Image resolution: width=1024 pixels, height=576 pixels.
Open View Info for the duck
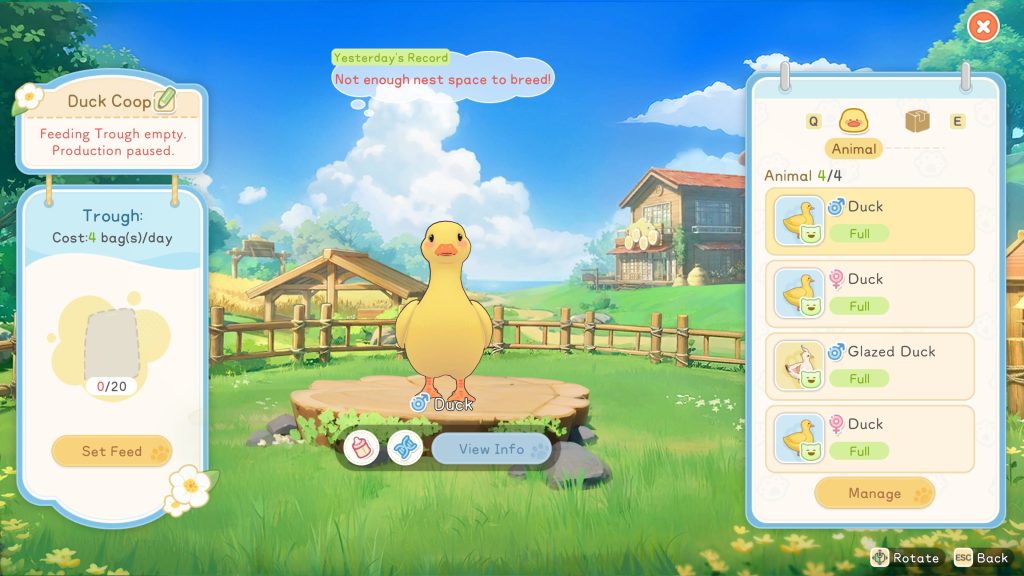point(491,449)
